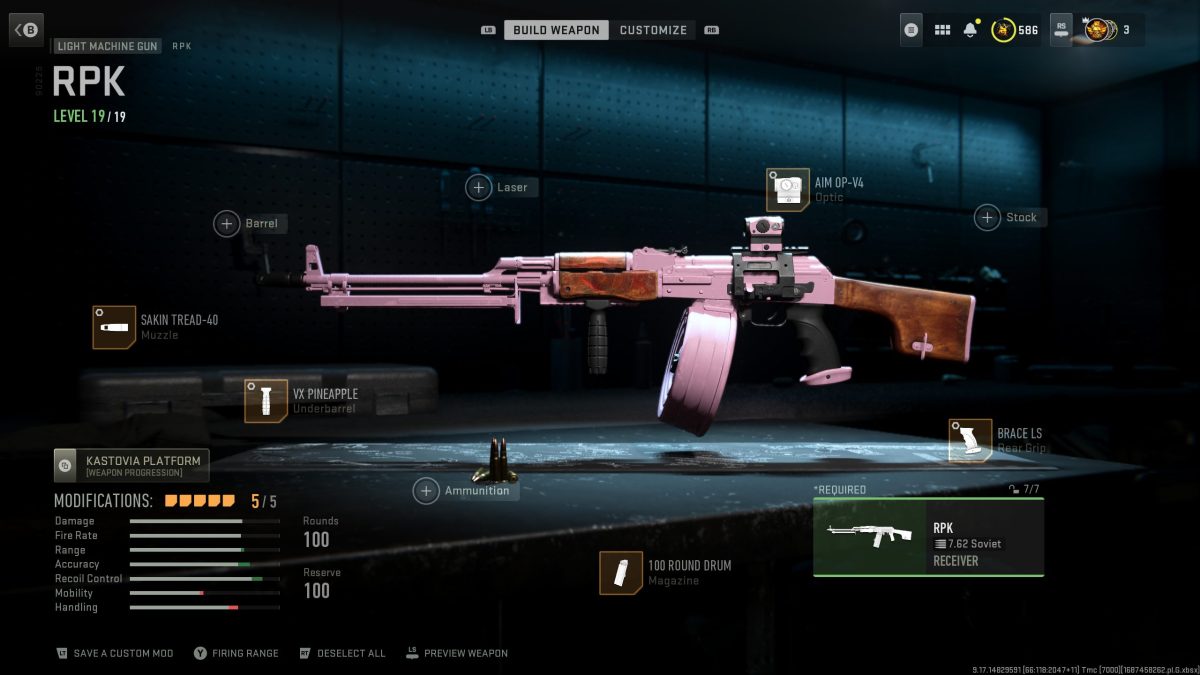Open the notifications bell
The width and height of the screenshot is (1200, 675).
(969, 30)
